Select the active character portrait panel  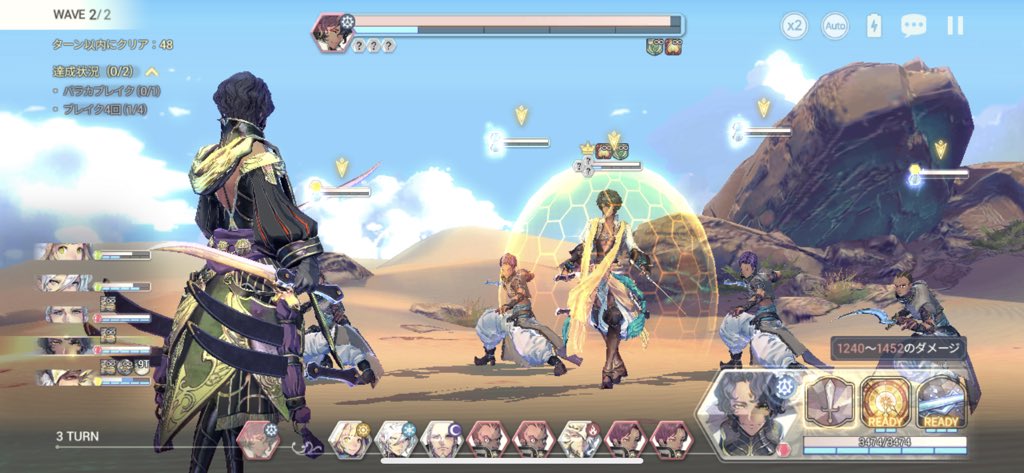pyautogui.click(x=752, y=408)
